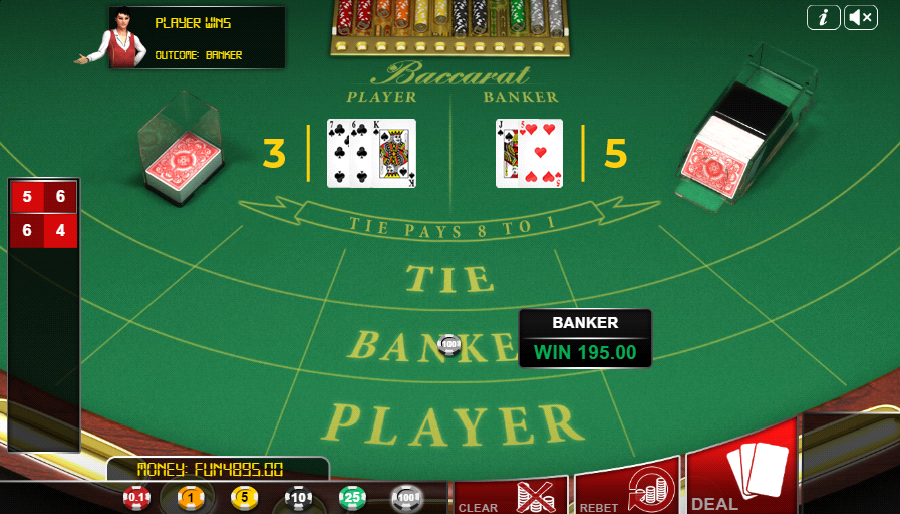Rebet the previous wager
Viewport: 900px width, 514px height.
[627, 489]
